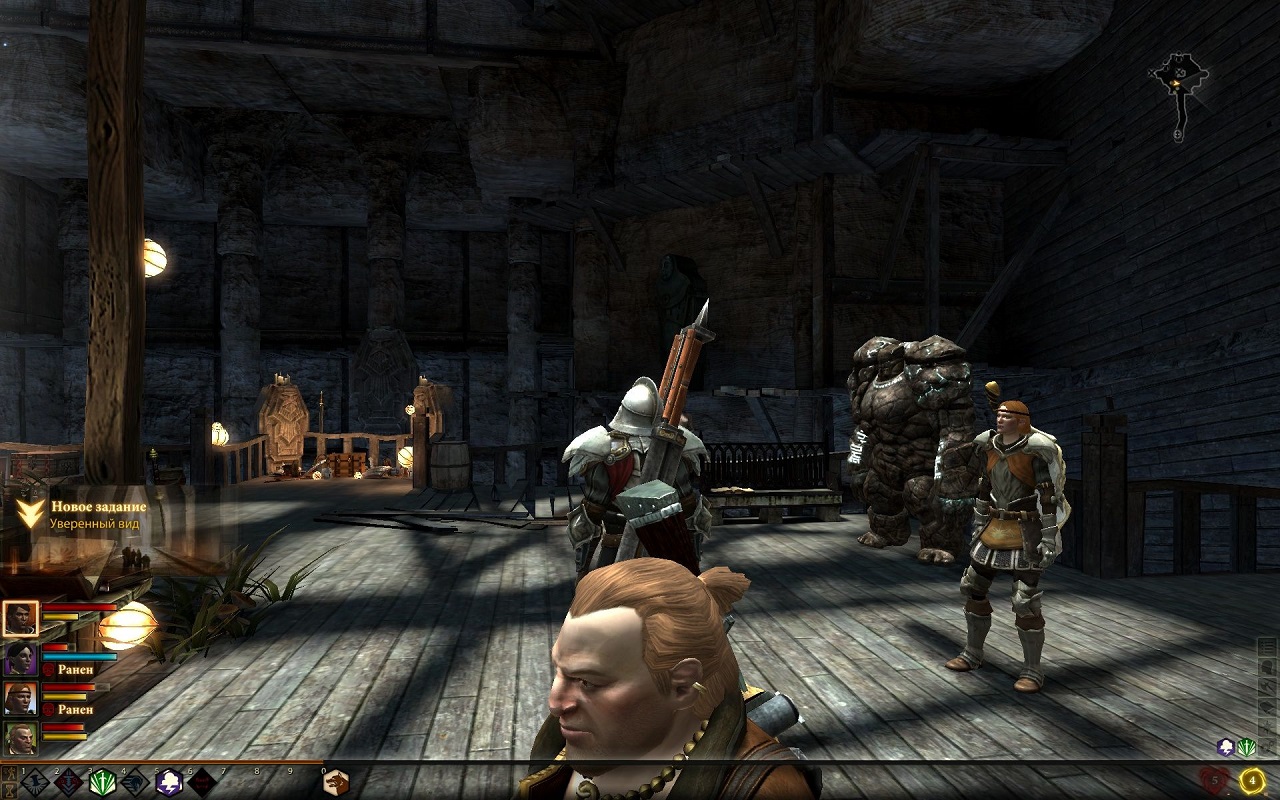1280x800 pixels.
Task: Activate the green sword ability in slot 3
Action: [x=101, y=782]
